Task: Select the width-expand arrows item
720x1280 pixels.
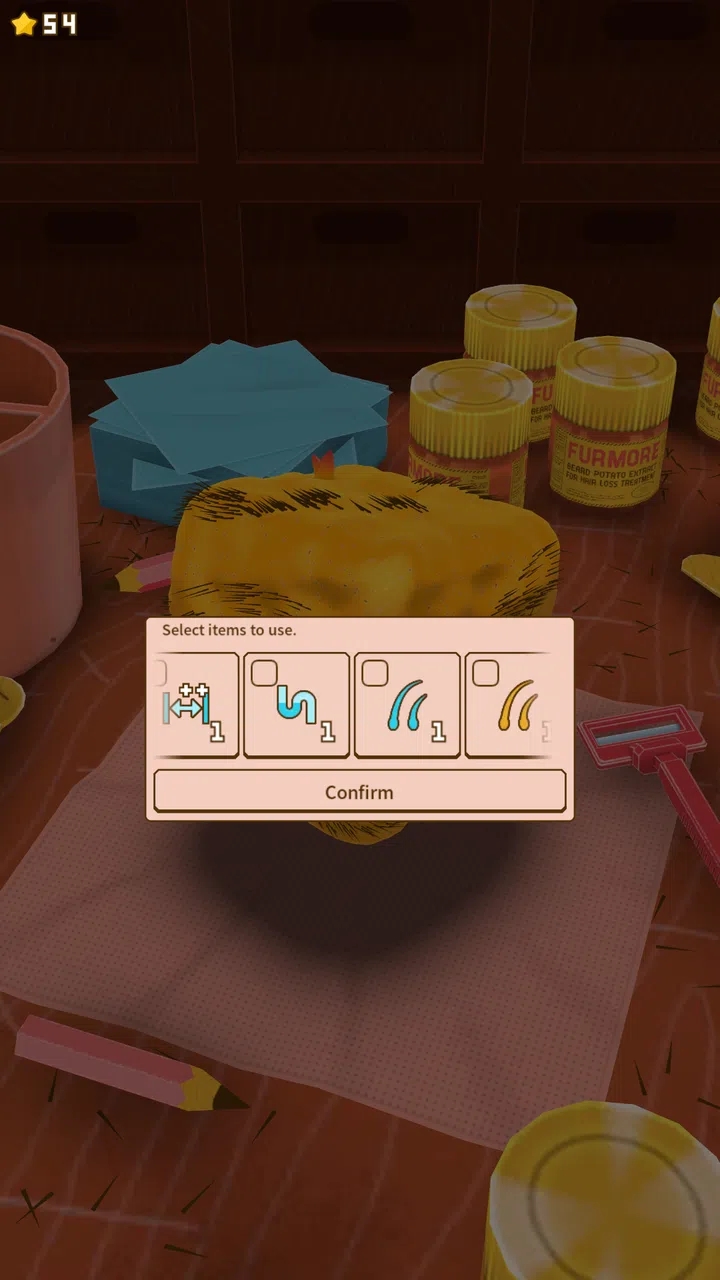Action: click(x=195, y=704)
